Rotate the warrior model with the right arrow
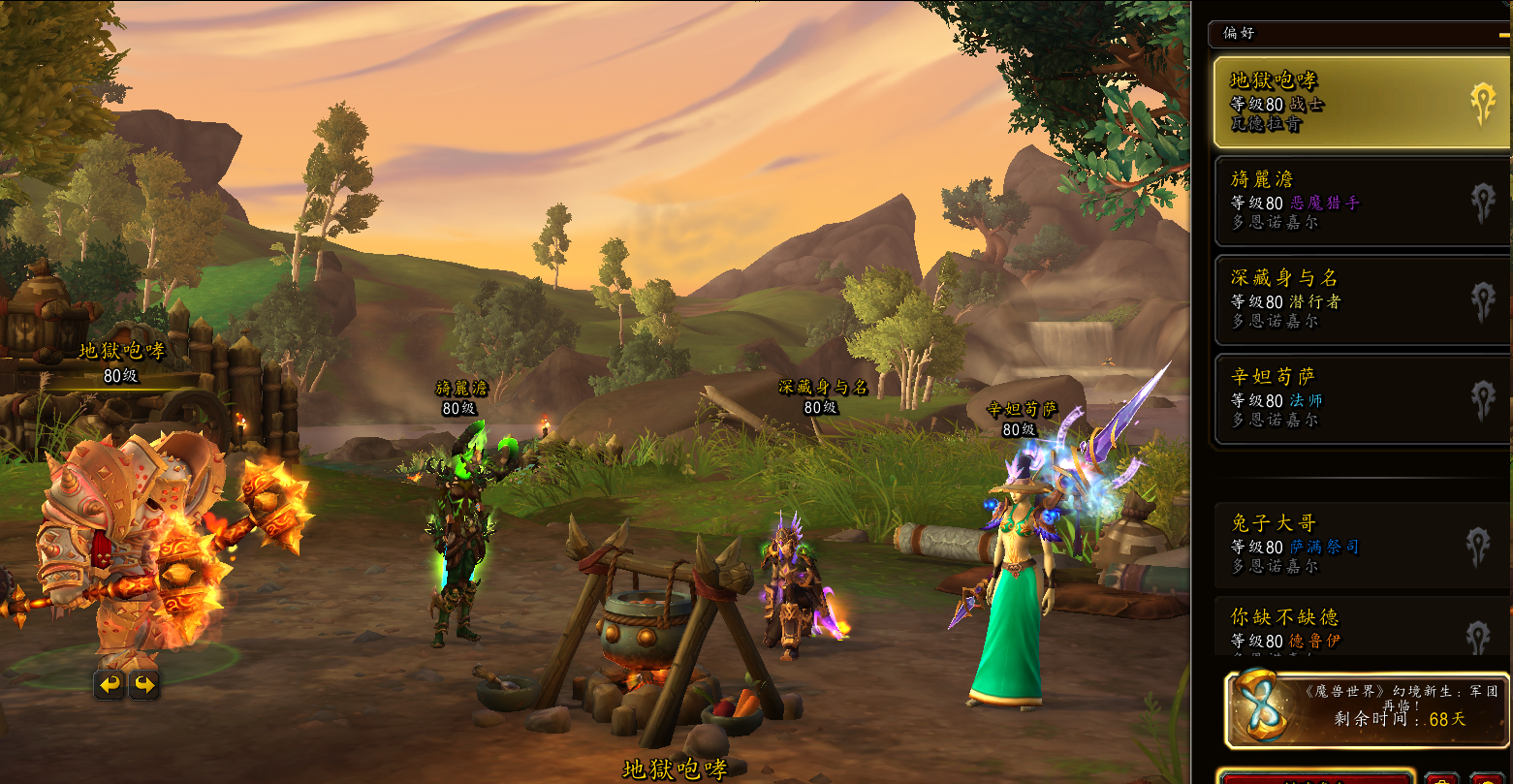Image resolution: width=1513 pixels, height=784 pixels. point(143,685)
